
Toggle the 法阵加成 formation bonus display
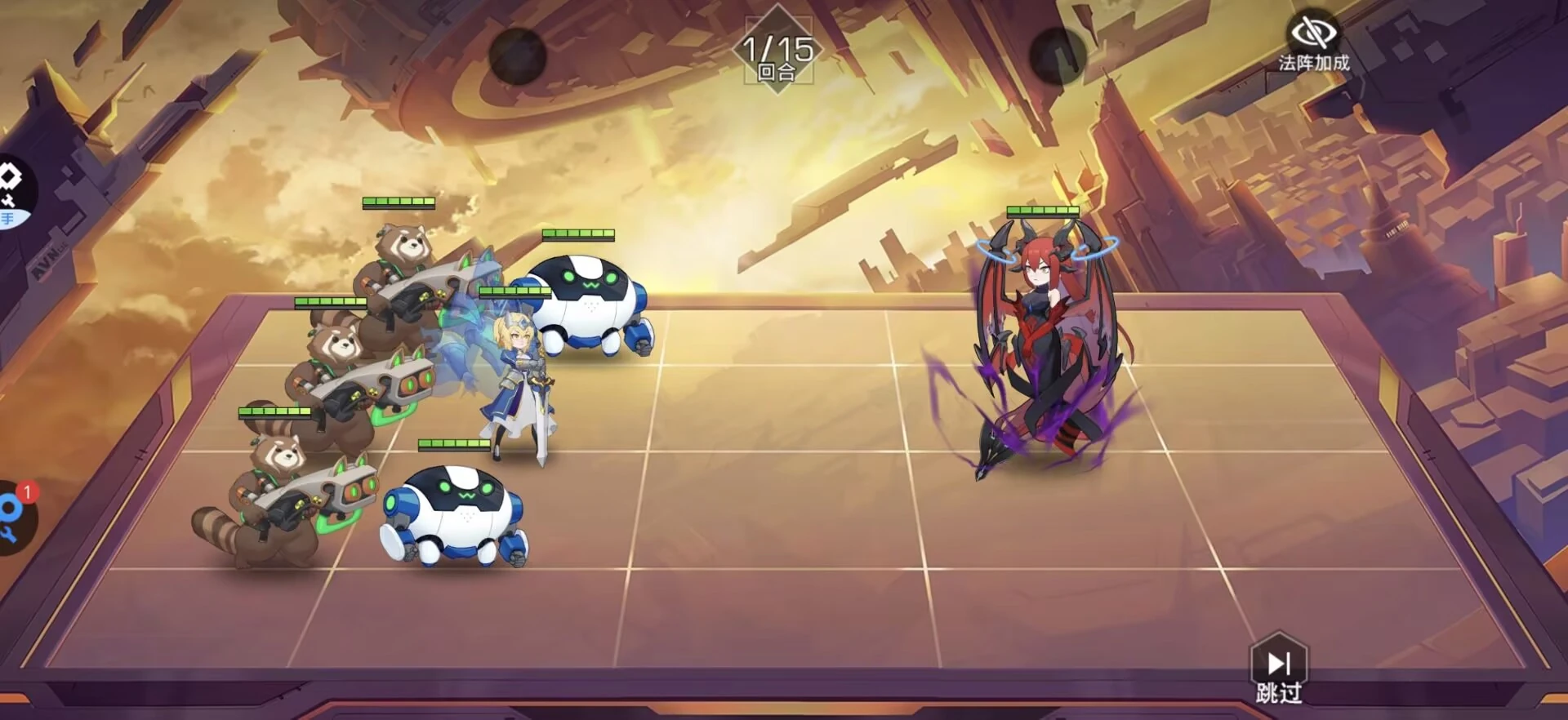[x=1312, y=42]
